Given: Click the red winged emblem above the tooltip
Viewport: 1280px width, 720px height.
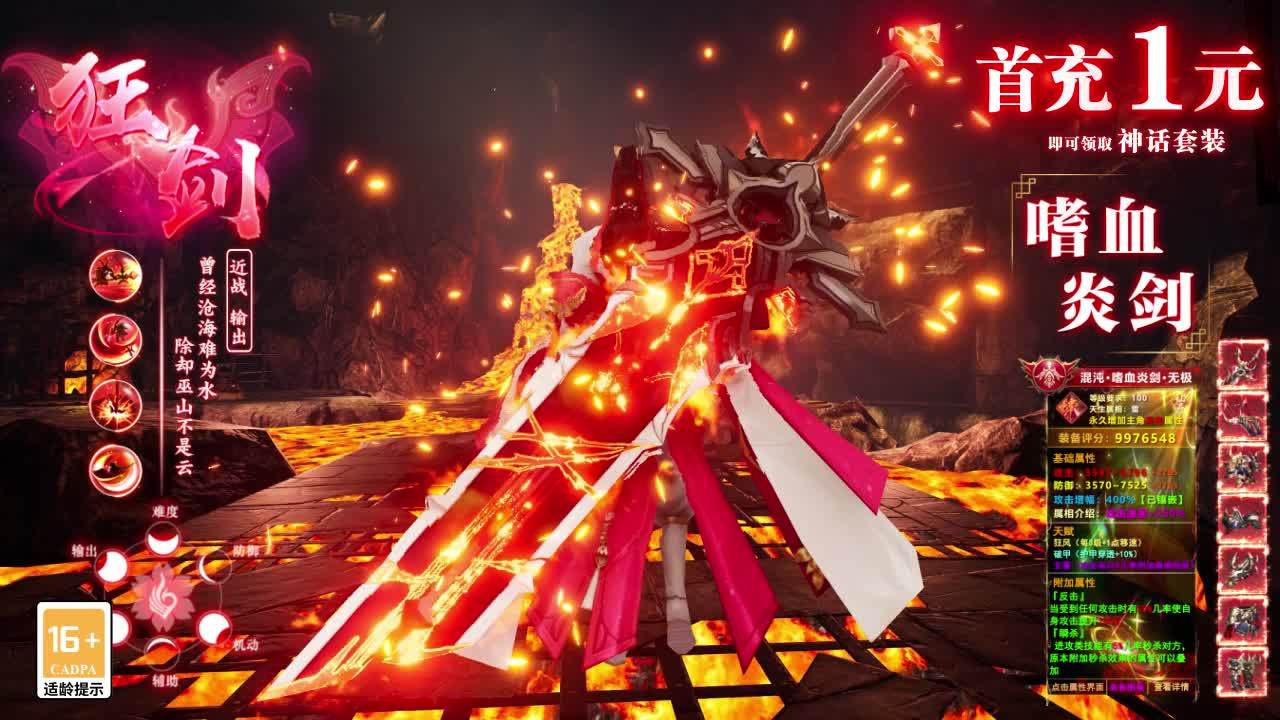Looking at the screenshot, I should [x=1049, y=375].
